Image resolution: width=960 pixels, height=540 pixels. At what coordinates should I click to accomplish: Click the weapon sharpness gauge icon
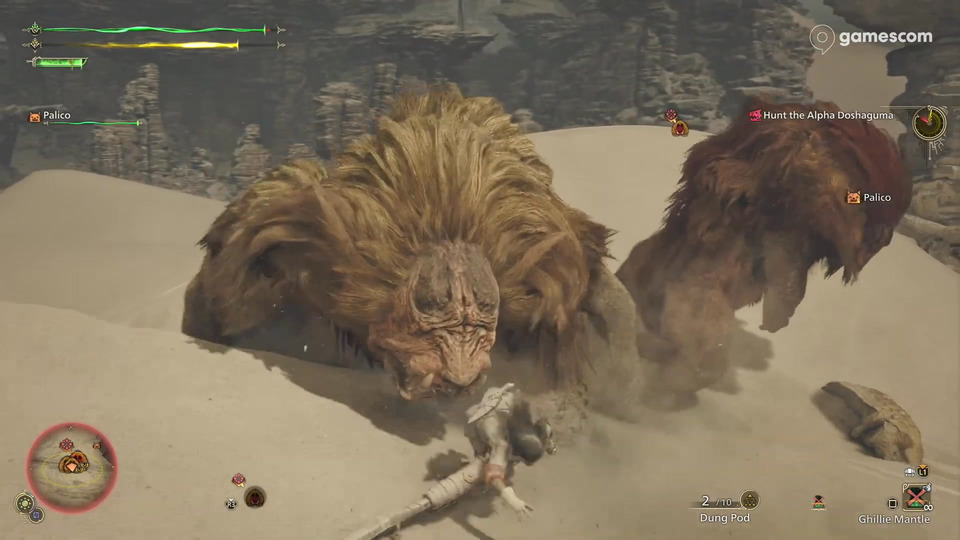(58, 62)
